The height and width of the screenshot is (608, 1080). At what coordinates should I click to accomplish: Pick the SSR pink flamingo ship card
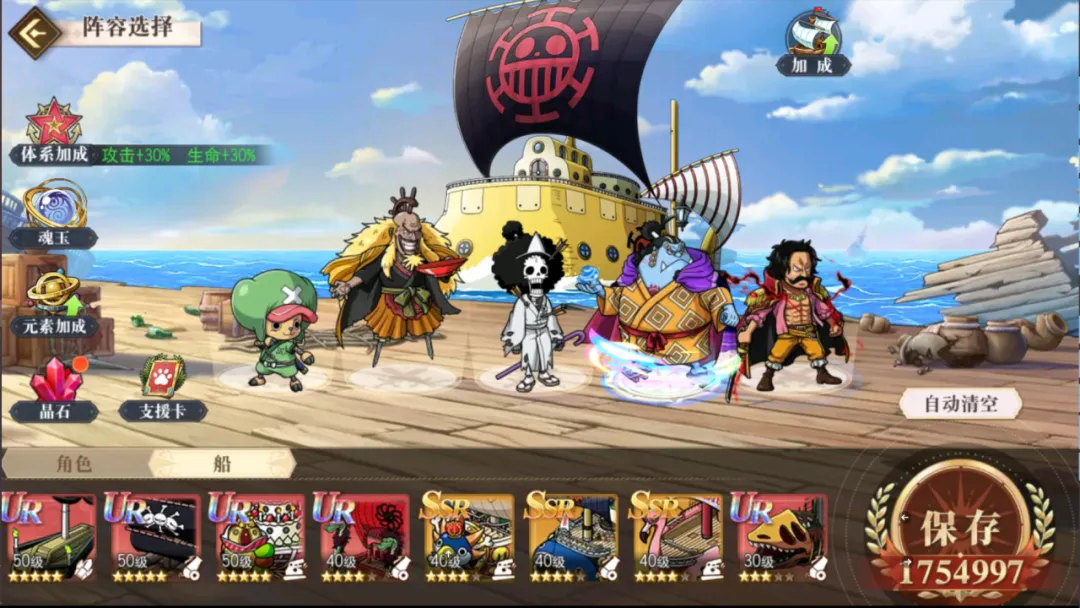tap(675, 537)
